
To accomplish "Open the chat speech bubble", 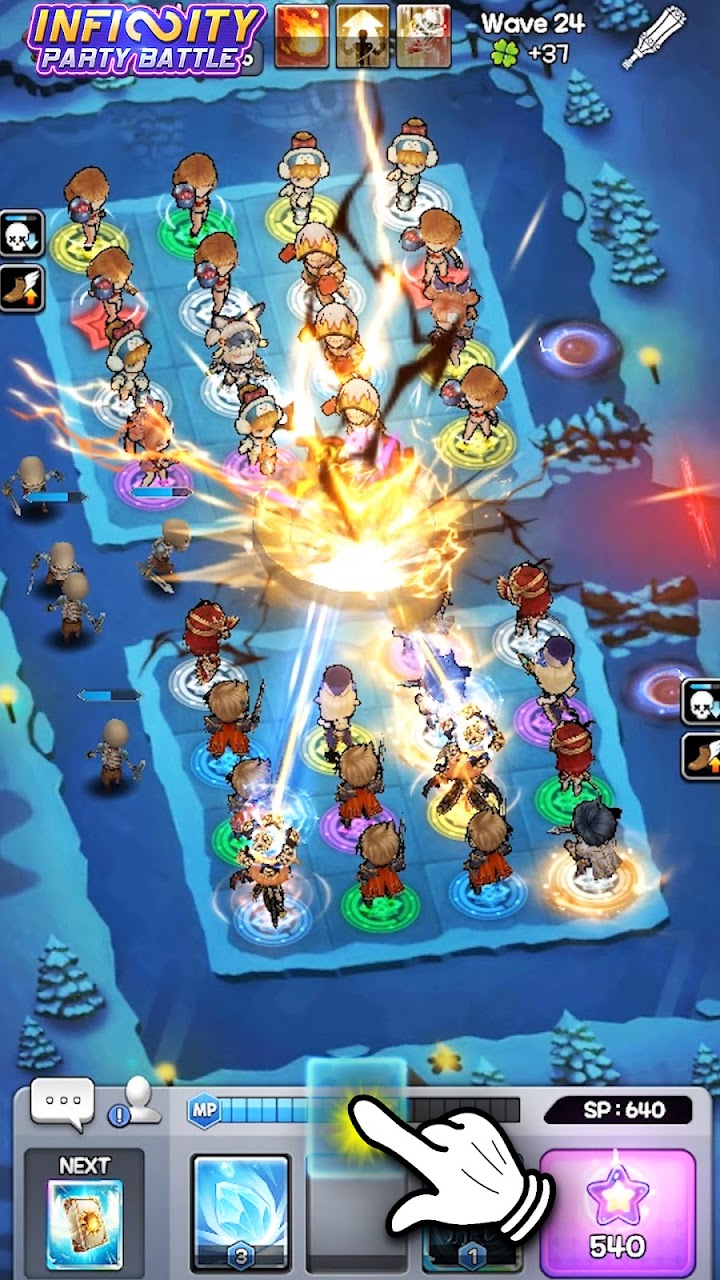I will coord(62,1102).
